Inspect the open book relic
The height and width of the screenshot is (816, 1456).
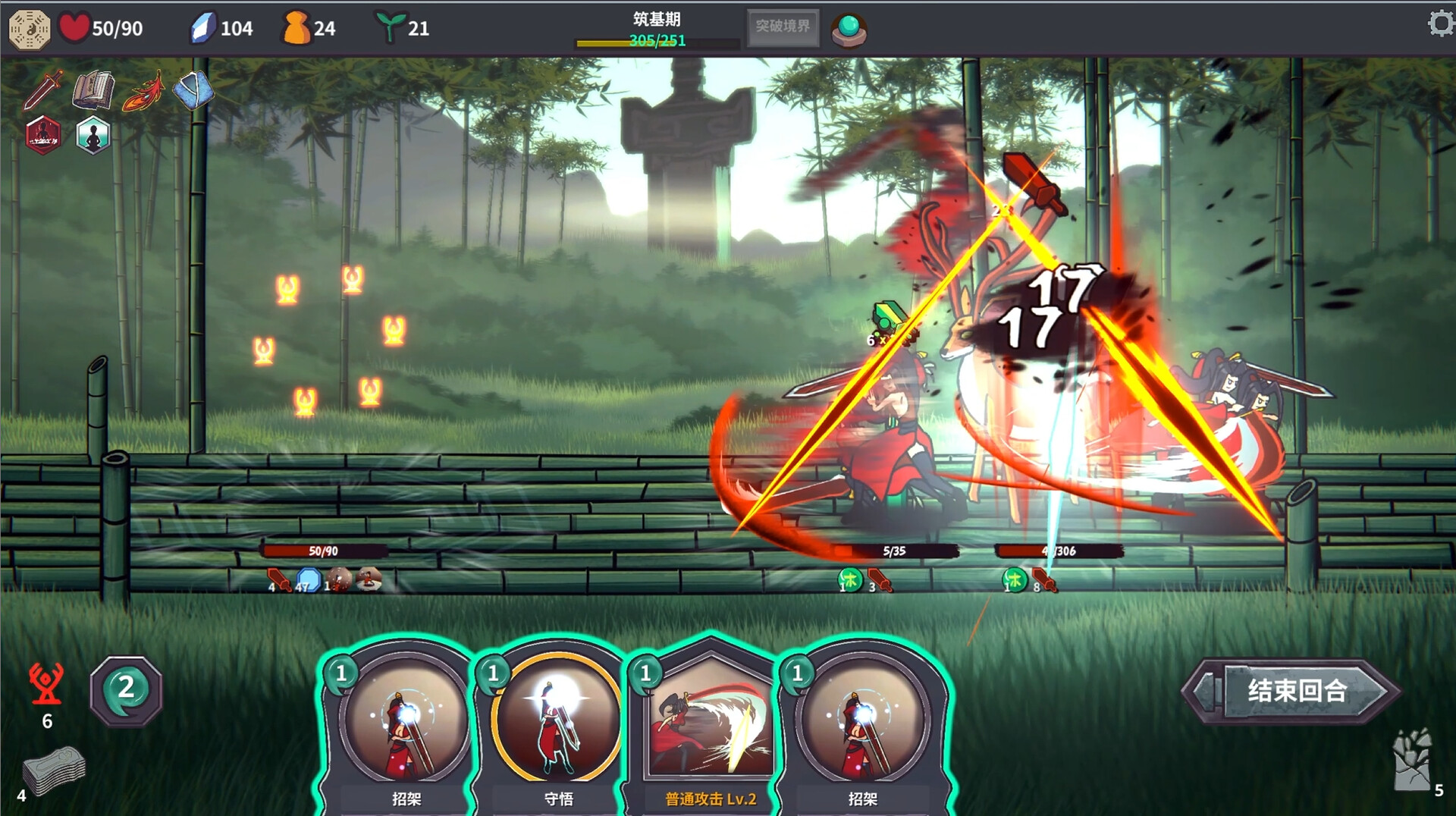(93, 90)
